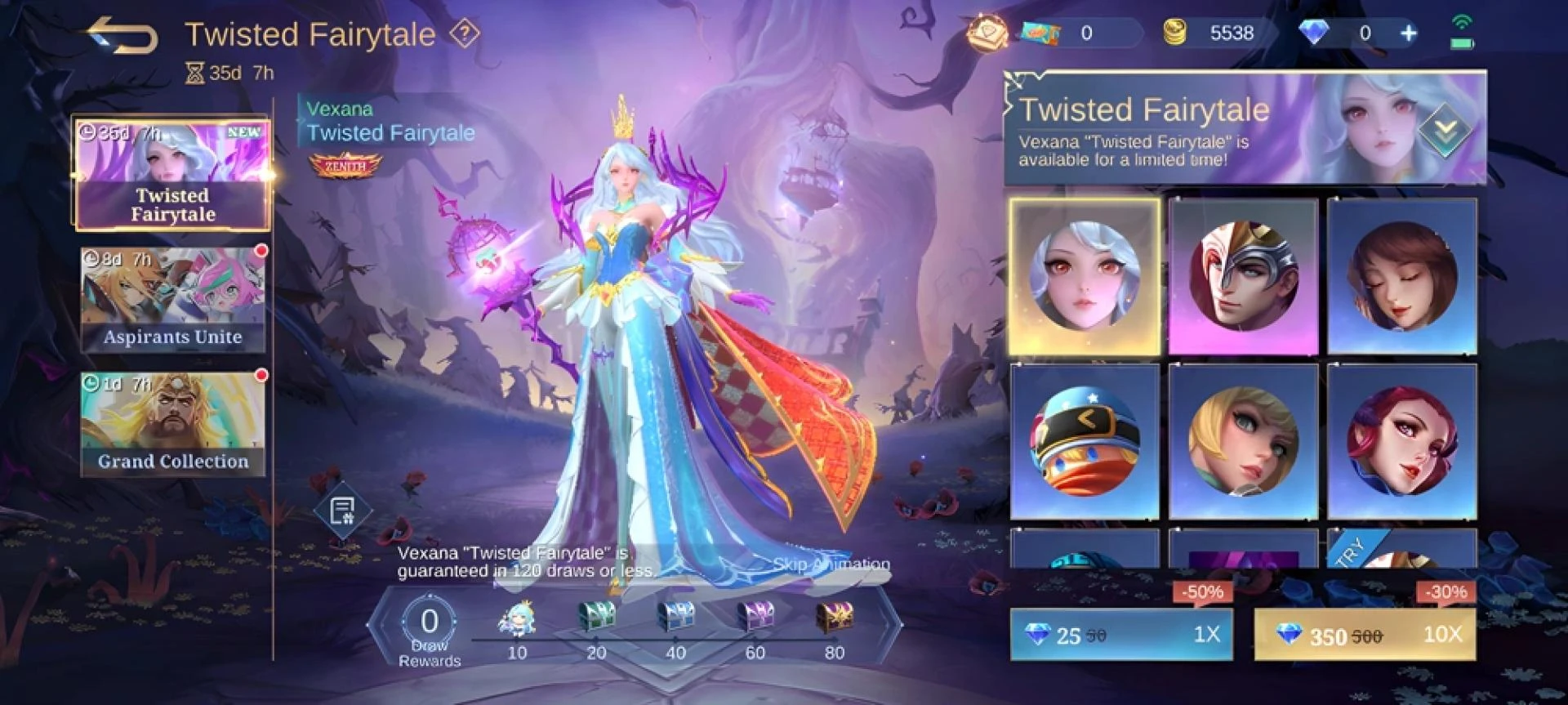Expand the Twisted Fairytale banner dropdown arrow
This screenshot has width=1568, height=705.
point(1445,129)
